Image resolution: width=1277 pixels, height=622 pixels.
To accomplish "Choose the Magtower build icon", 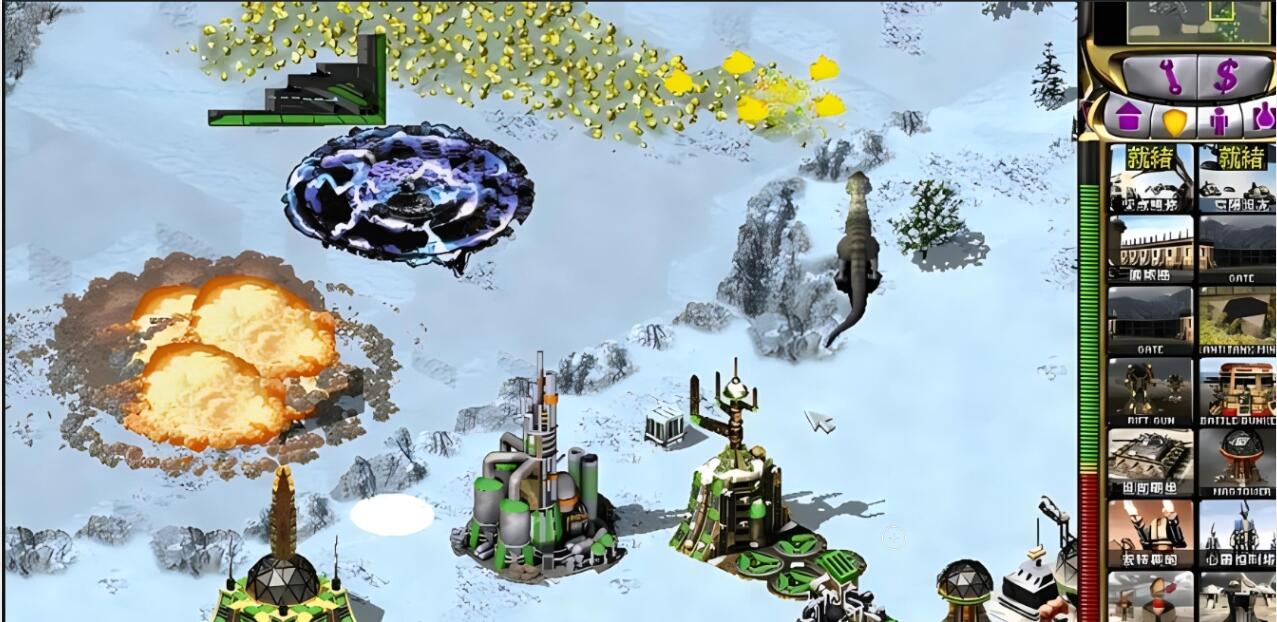I will (1237, 463).
